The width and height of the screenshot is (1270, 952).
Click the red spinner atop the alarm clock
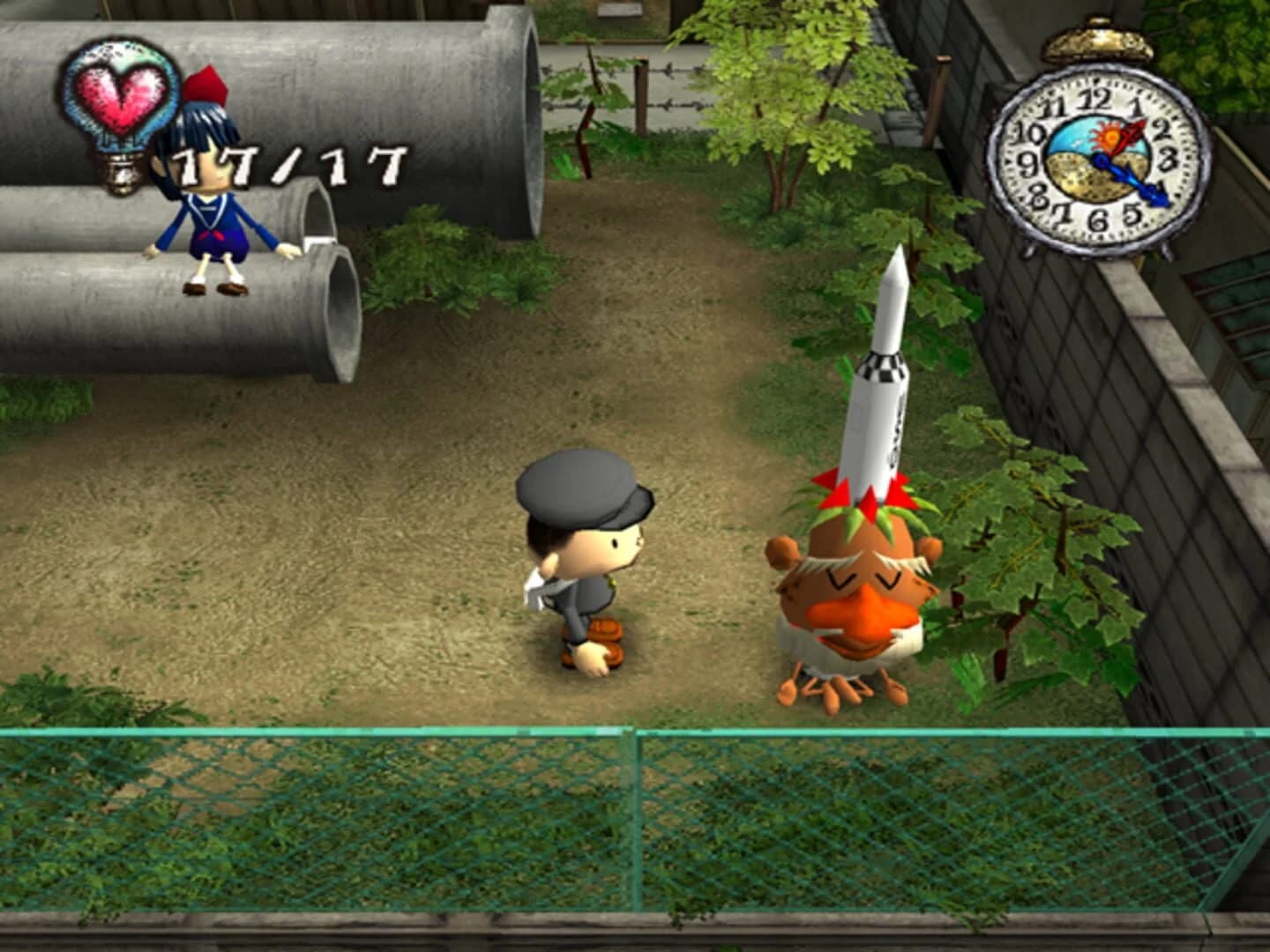(1135, 132)
